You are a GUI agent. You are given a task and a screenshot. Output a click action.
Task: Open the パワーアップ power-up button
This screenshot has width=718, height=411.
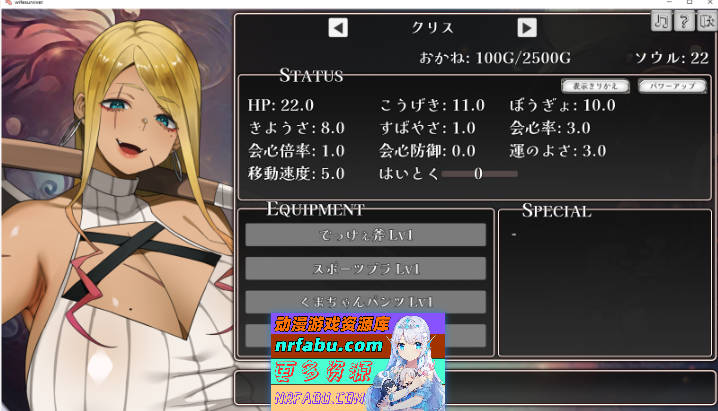click(671, 86)
